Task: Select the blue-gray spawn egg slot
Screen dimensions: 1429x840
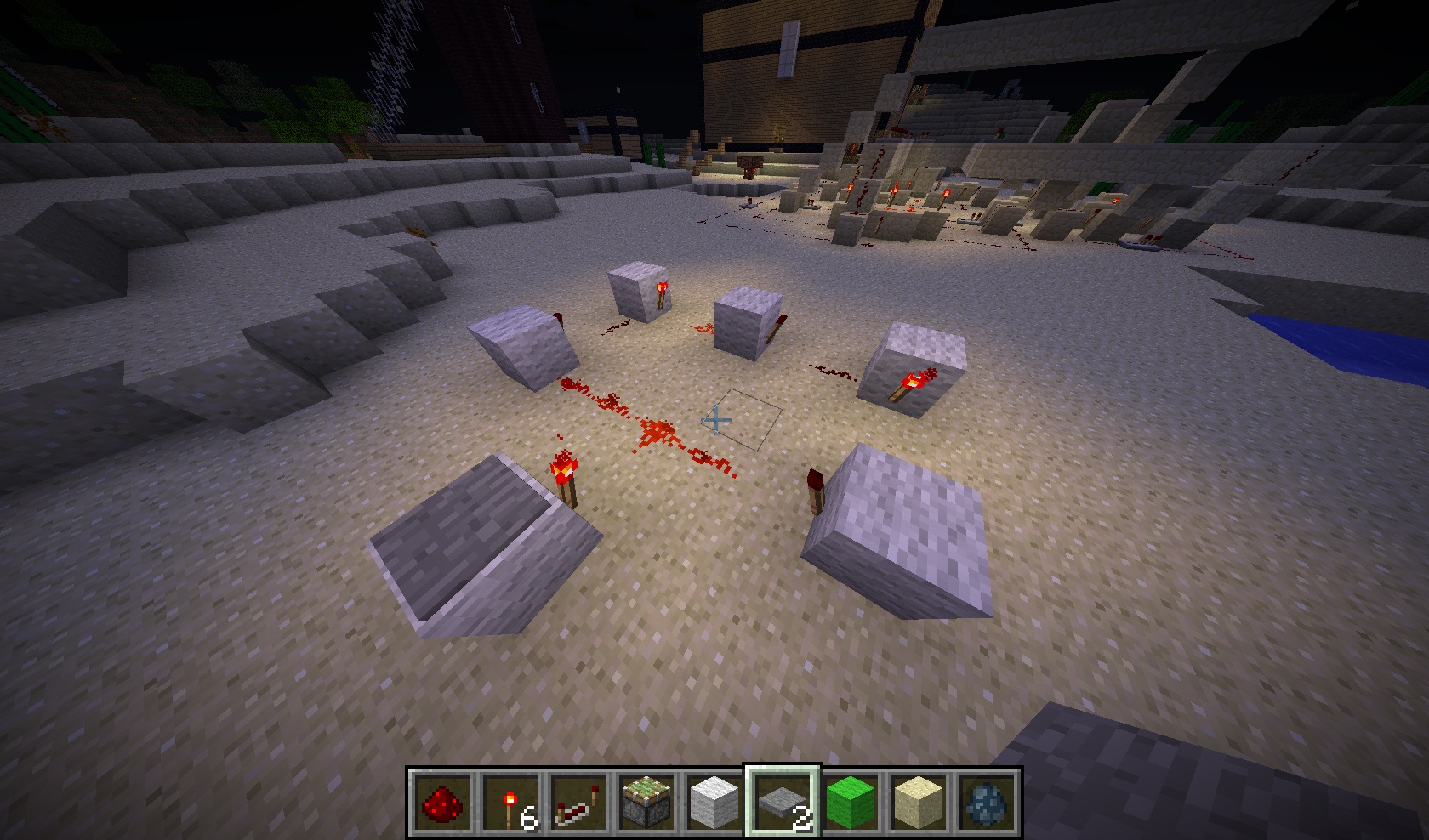Action: pyautogui.click(x=987, y=803)
